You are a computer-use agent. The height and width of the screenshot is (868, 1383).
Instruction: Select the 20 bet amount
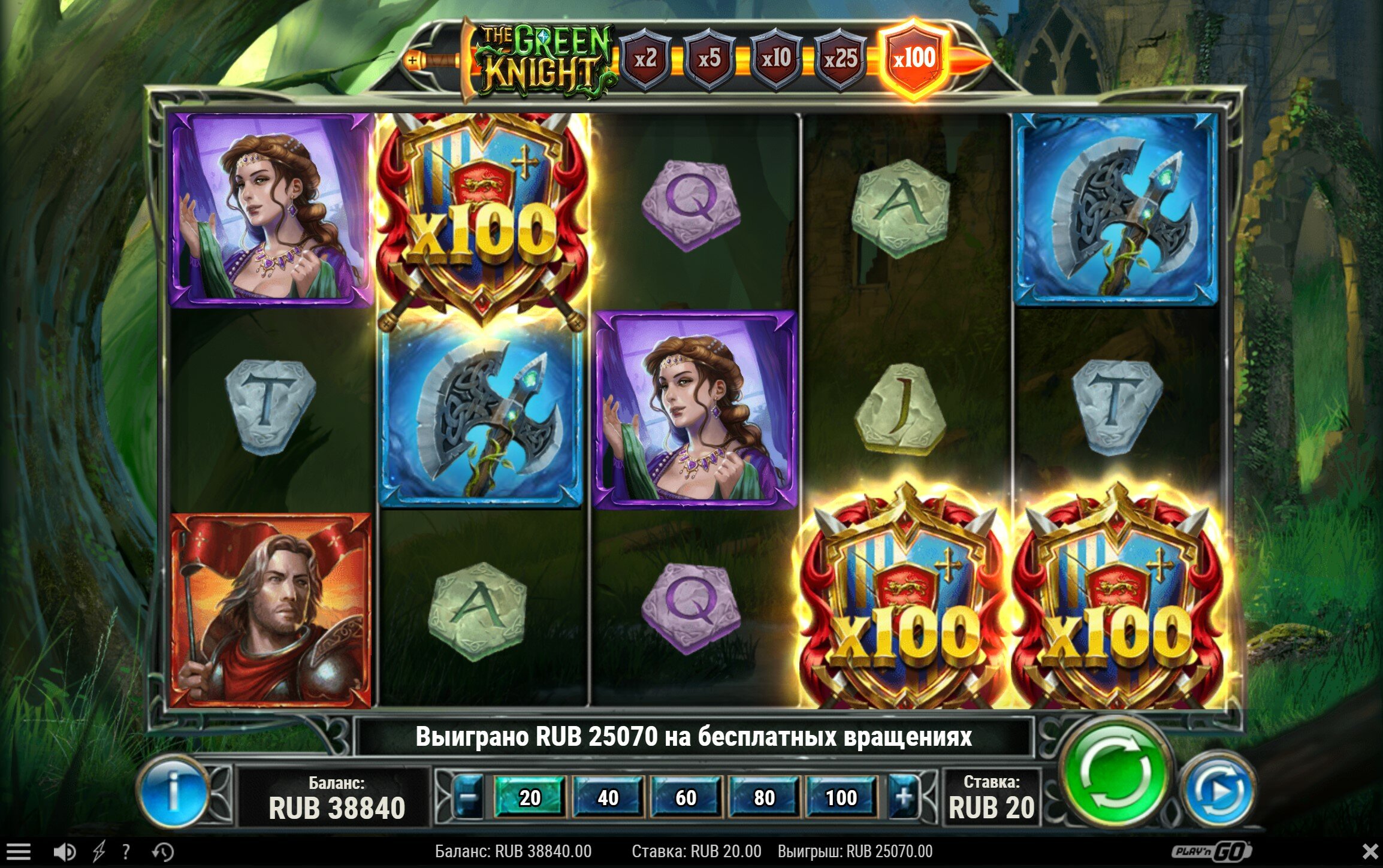(530, 797)
